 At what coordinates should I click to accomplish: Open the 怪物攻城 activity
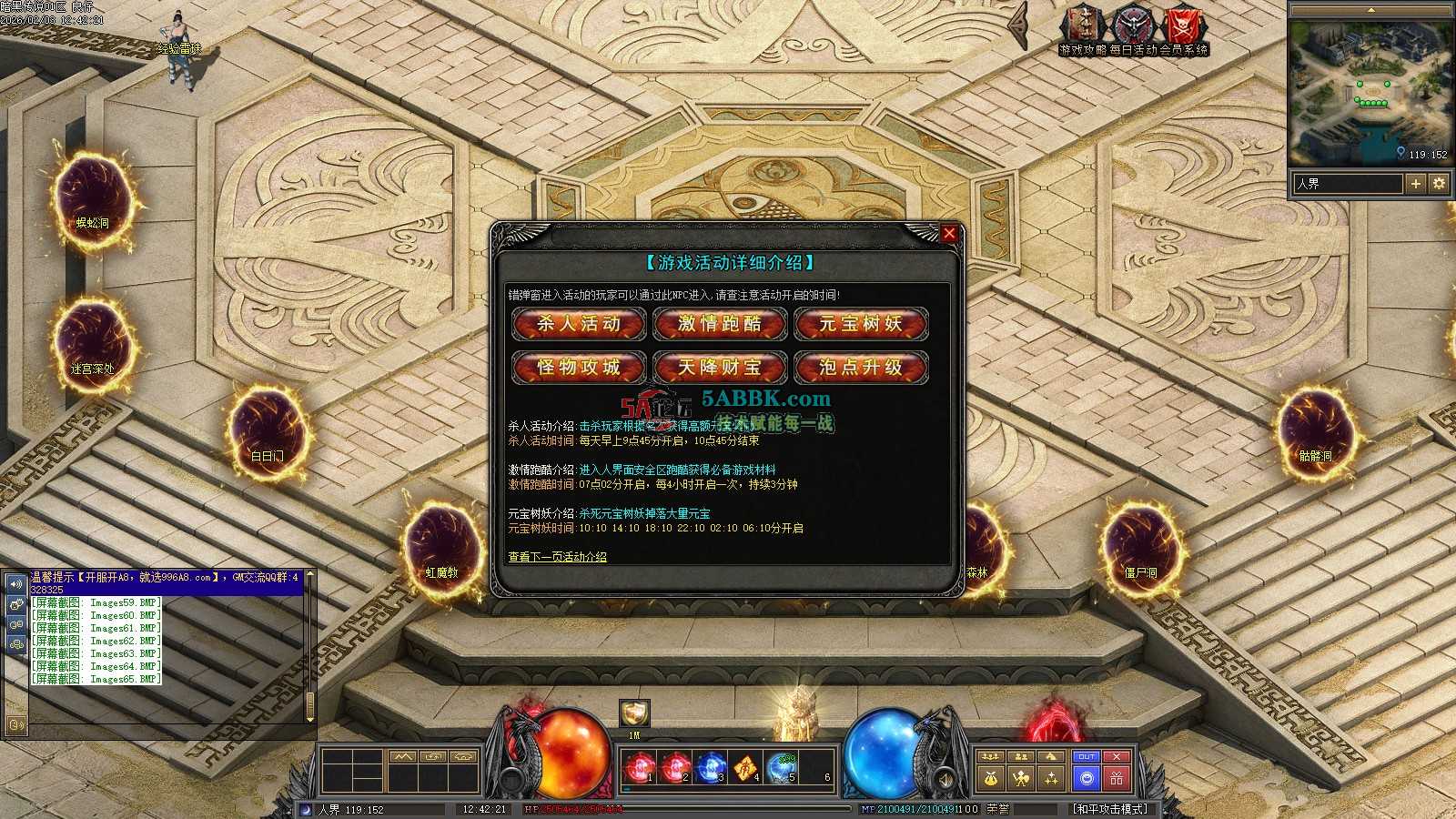579,368
